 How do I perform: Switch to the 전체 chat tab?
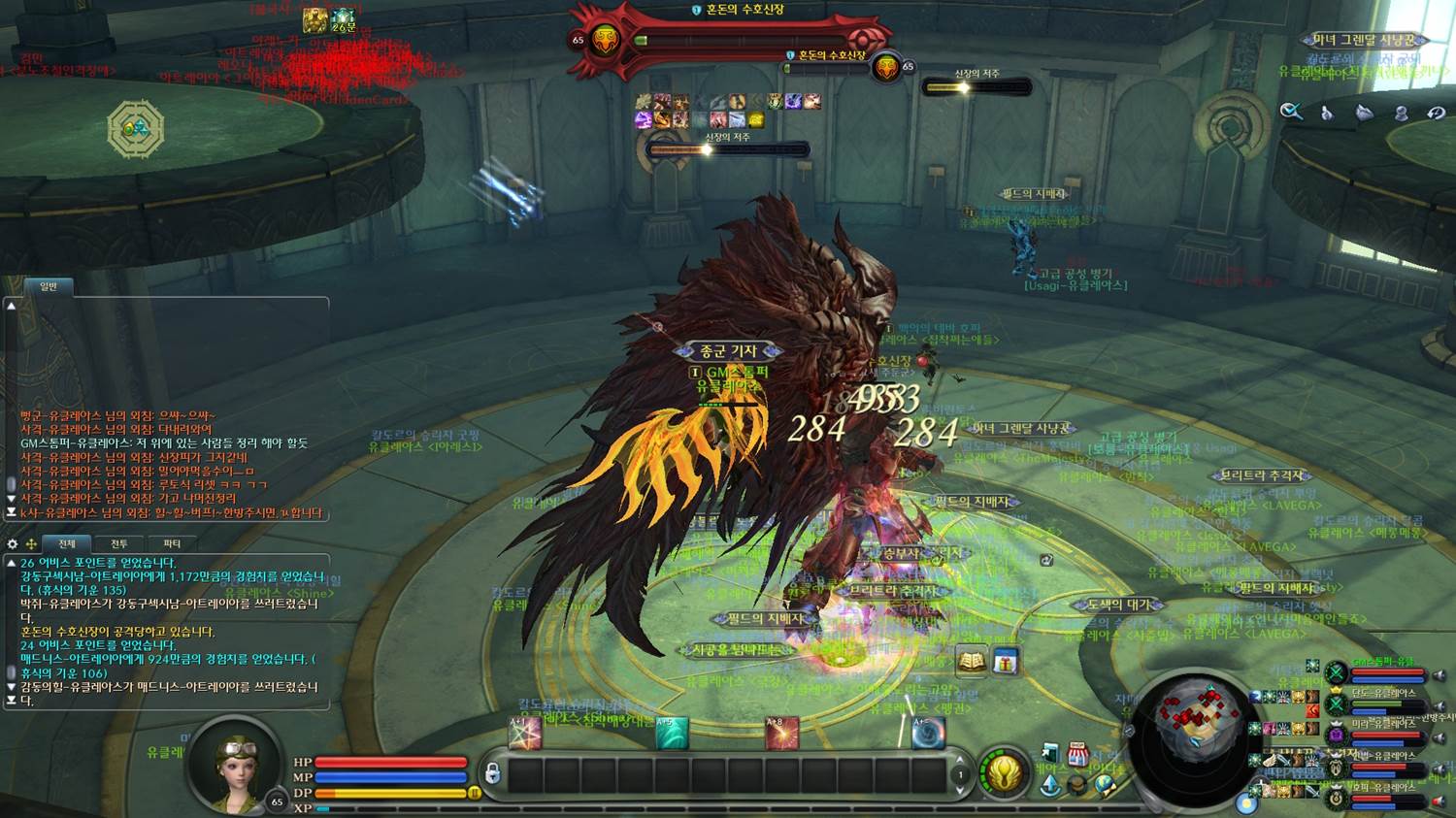[x=66, y=544]
